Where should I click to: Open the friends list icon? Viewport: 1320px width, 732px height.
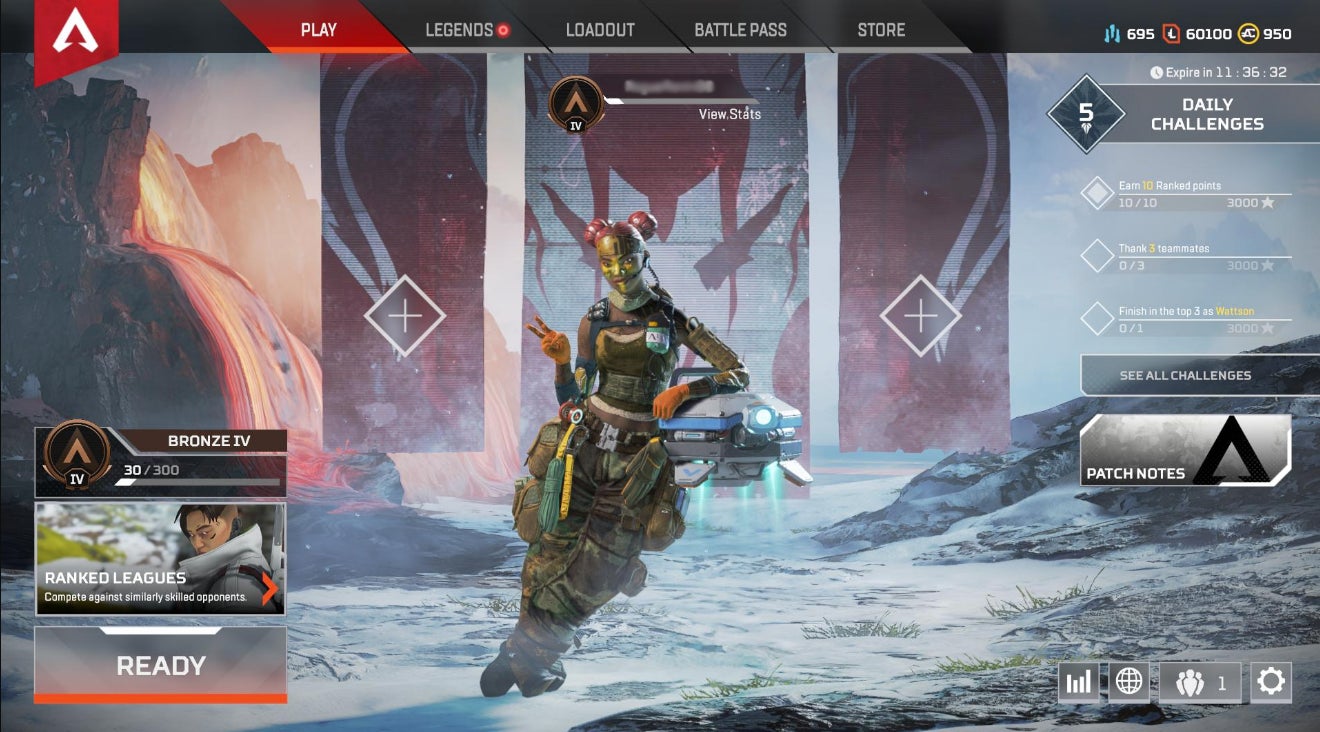(1200, 683)
